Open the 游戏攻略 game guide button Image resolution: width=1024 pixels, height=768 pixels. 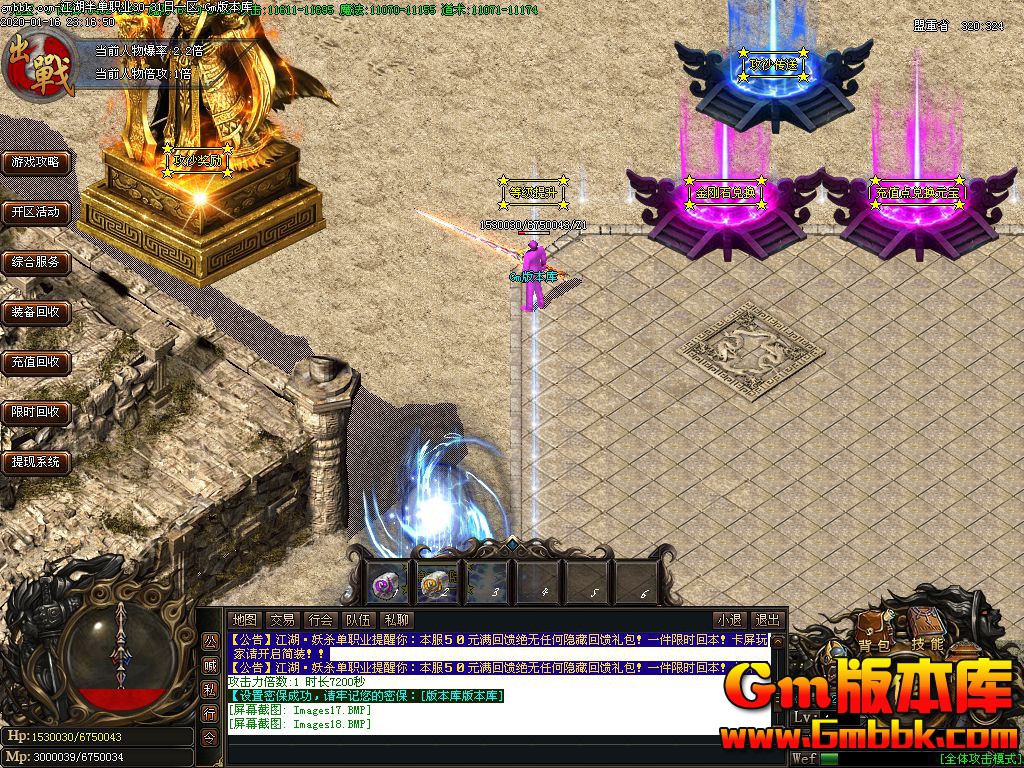point(36,162)
